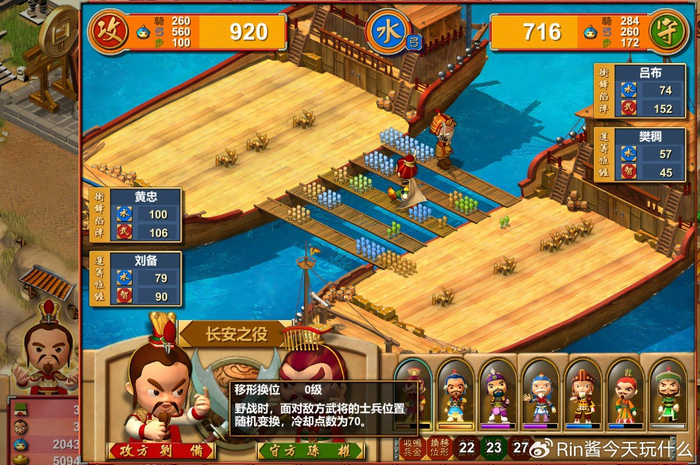
Task: Pick the general with red-gold crown
Action: pos(582,393)
